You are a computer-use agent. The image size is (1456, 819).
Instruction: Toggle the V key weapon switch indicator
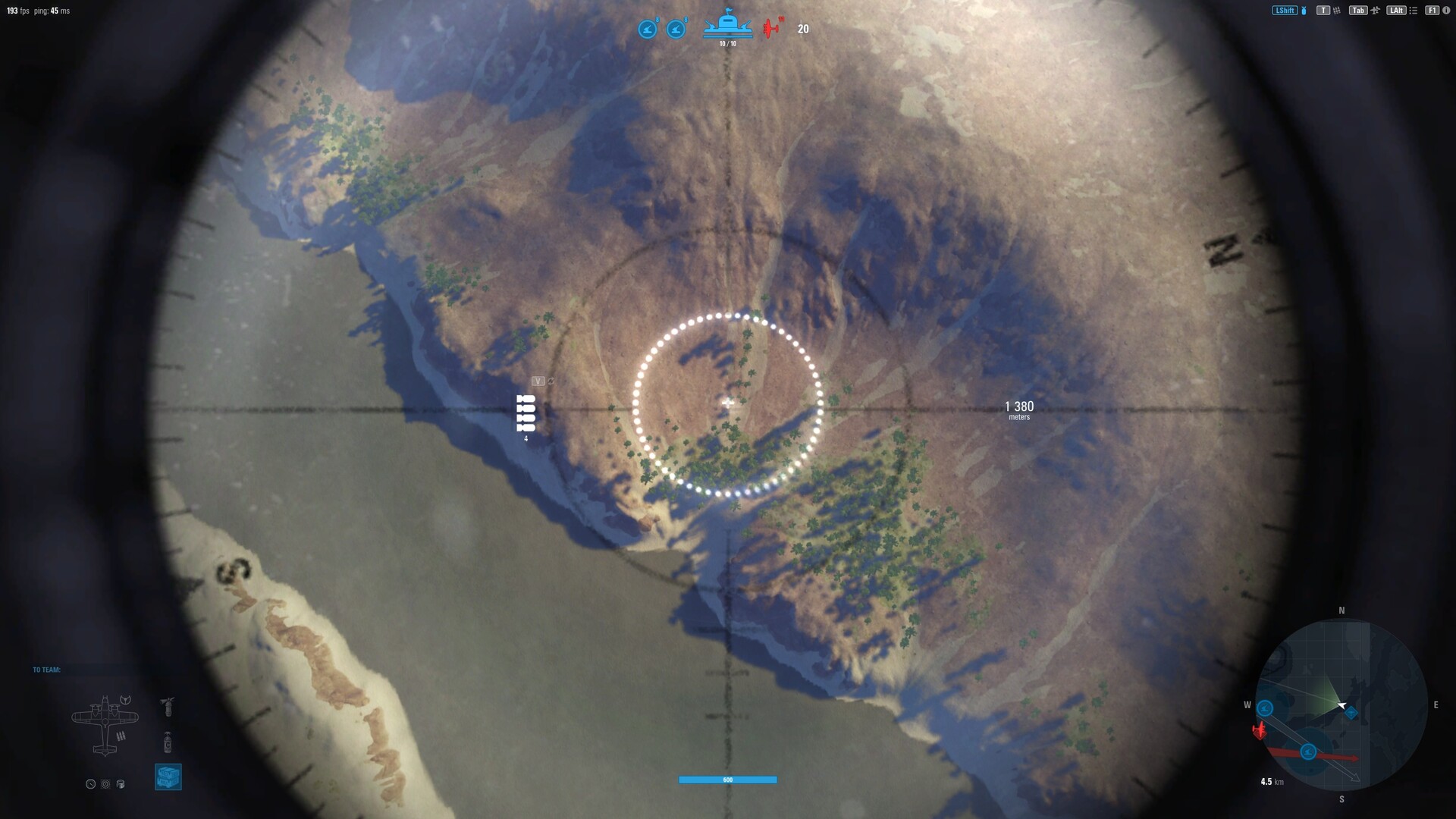pos(538,381)
